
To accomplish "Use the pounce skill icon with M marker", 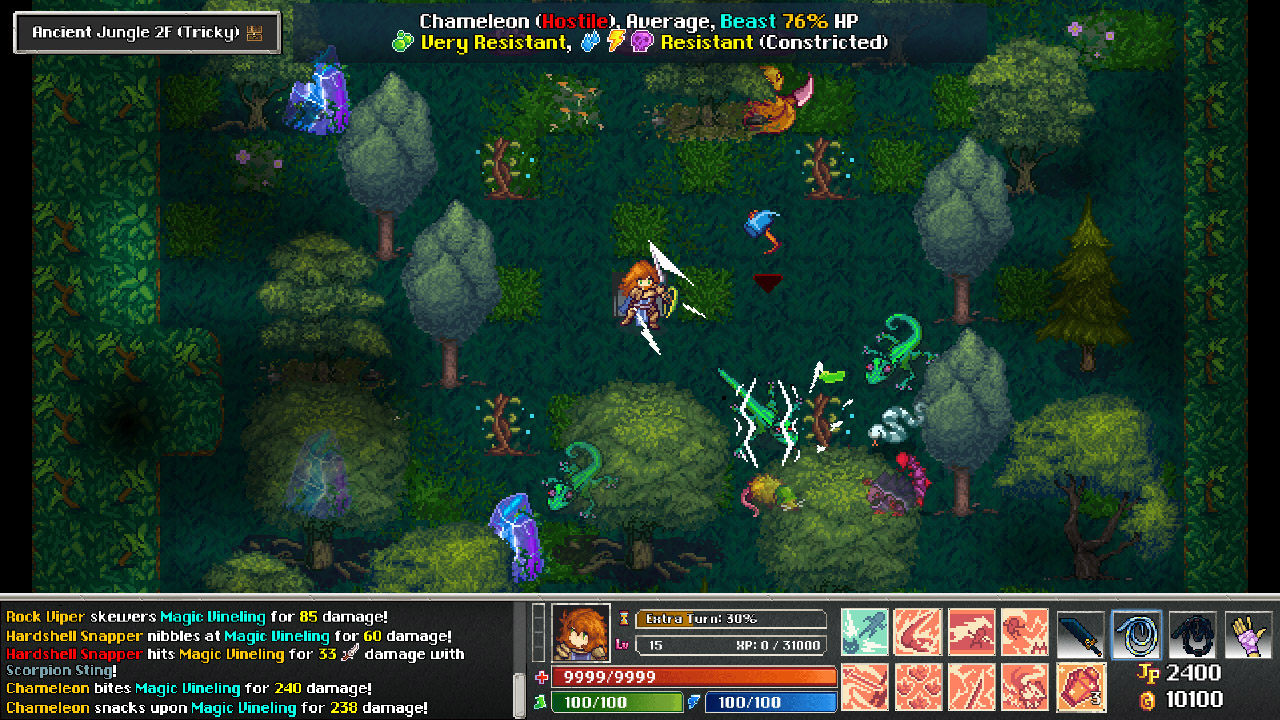I will click(x=1025, y=632).
